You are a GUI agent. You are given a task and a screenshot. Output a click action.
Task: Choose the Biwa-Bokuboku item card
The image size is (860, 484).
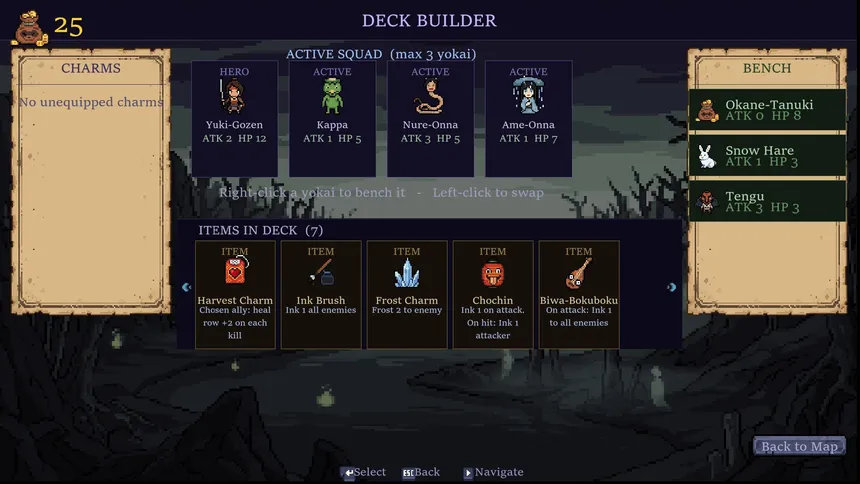[579, 294]
